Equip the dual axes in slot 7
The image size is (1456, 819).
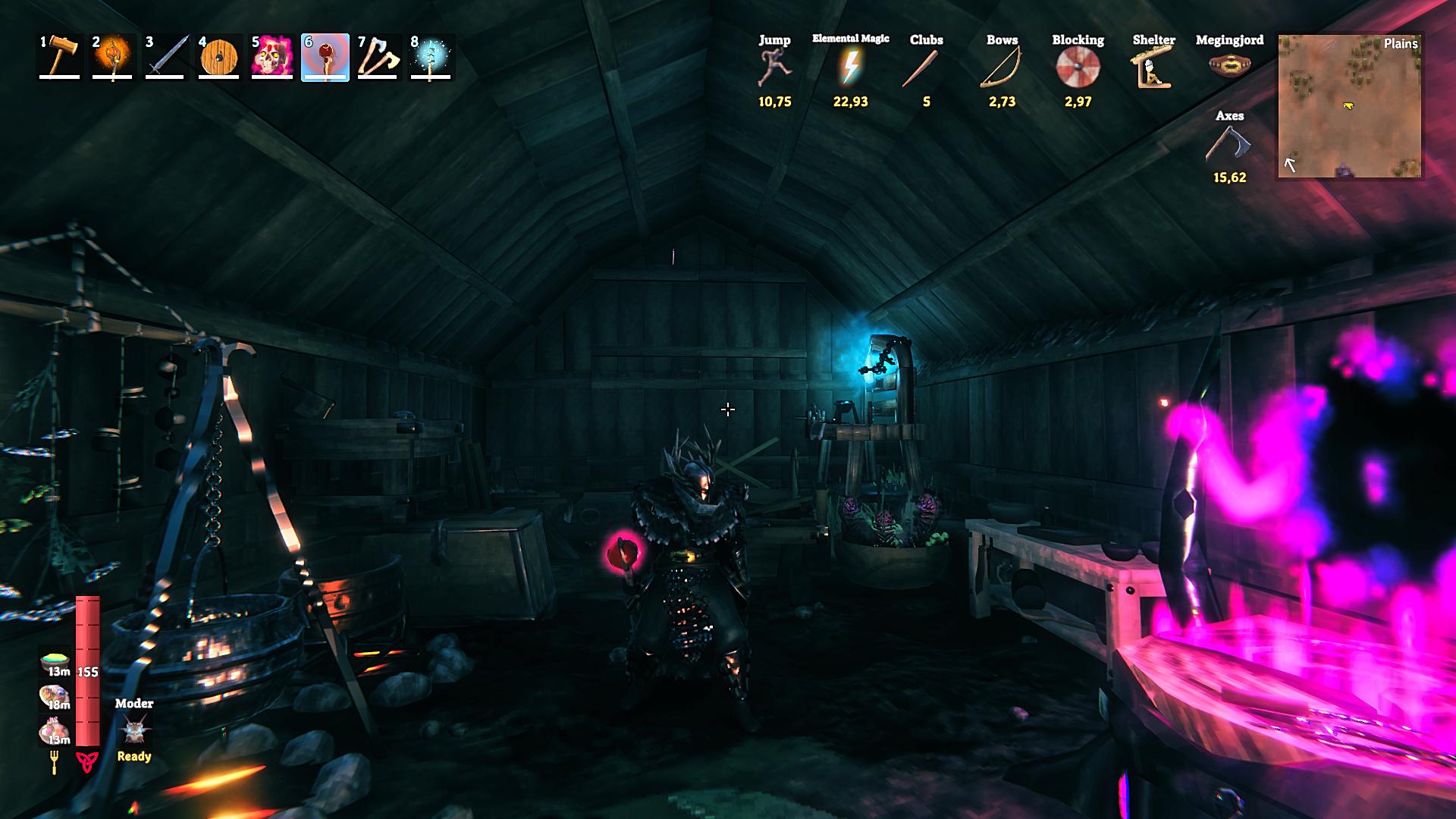tap(378, 57)
